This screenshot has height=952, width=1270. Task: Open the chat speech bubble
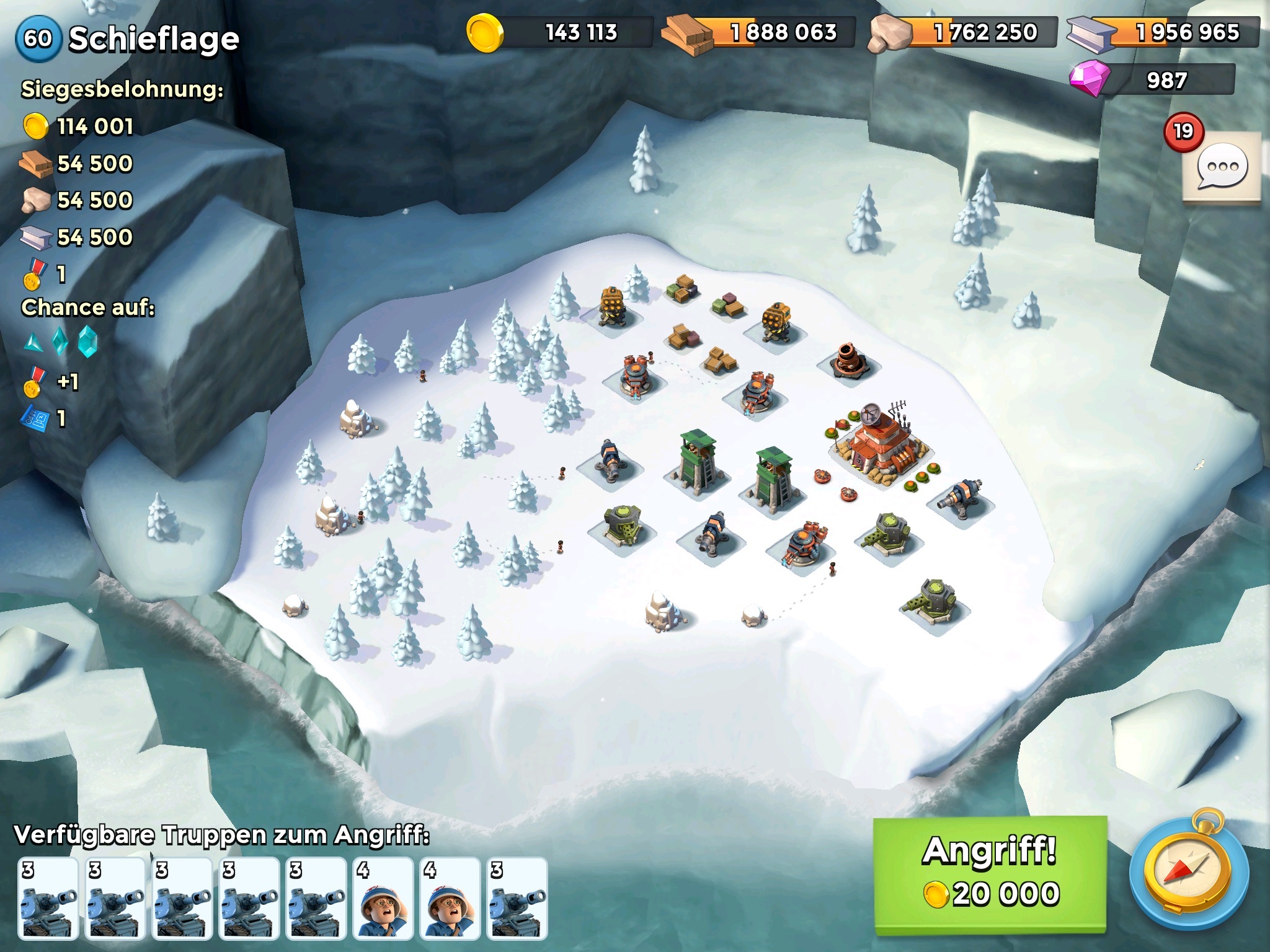(1222, 167)
